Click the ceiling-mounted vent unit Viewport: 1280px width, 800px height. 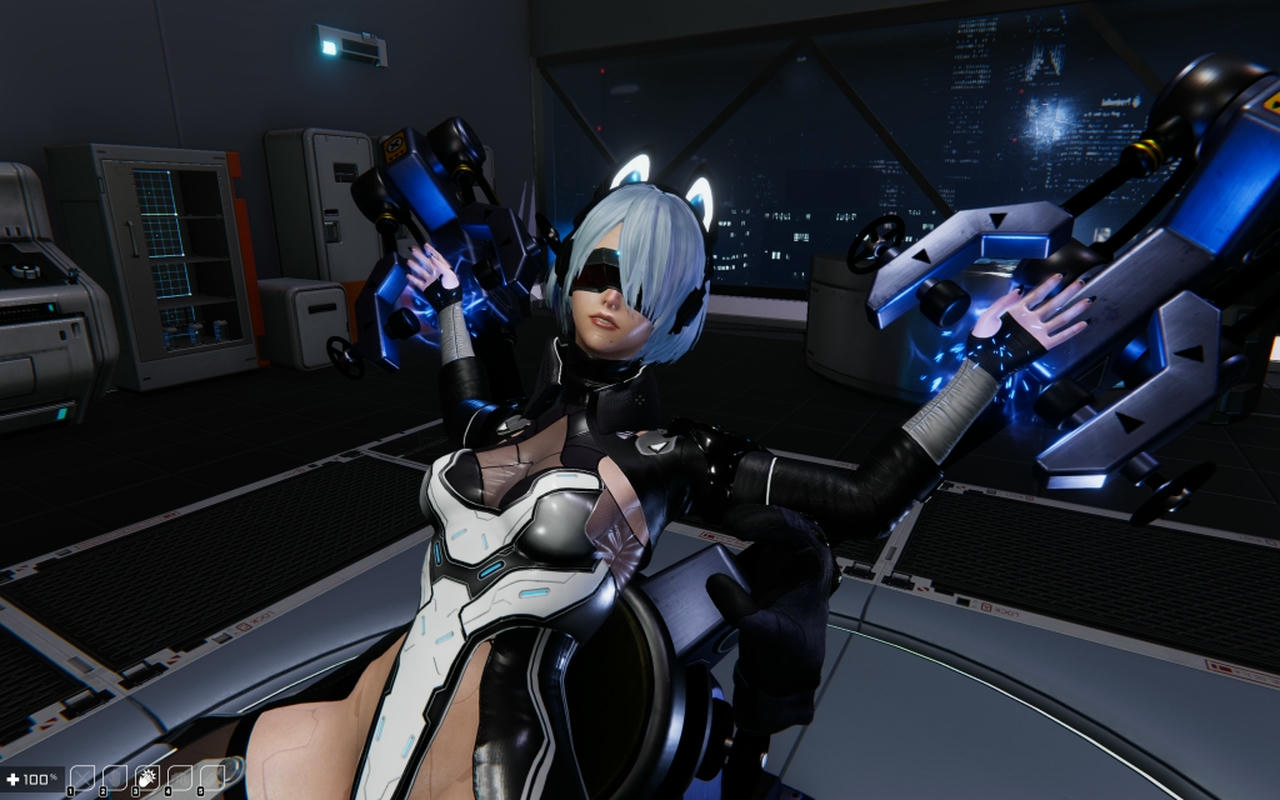pyautogui.click(x=350, y=45)
